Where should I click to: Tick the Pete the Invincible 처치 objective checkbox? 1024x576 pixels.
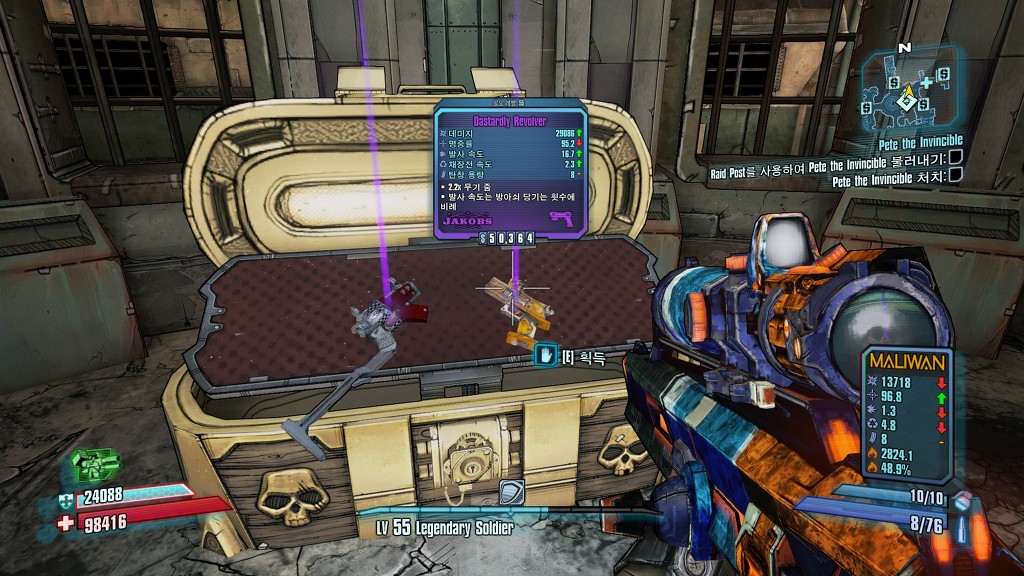point(955,177)
